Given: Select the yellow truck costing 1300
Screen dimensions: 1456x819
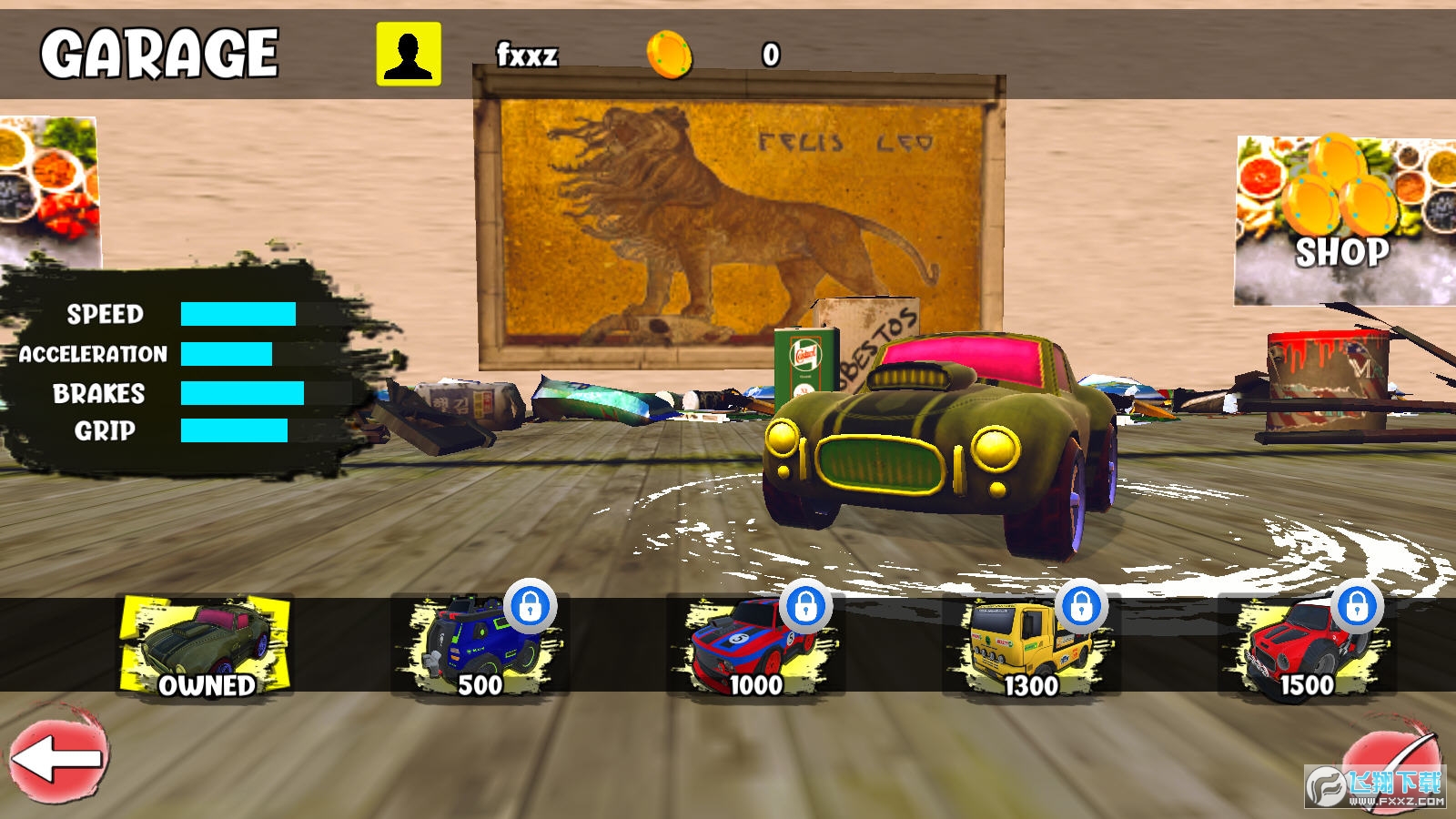Looking at the screenshot, I should (x=1032, y=645).
